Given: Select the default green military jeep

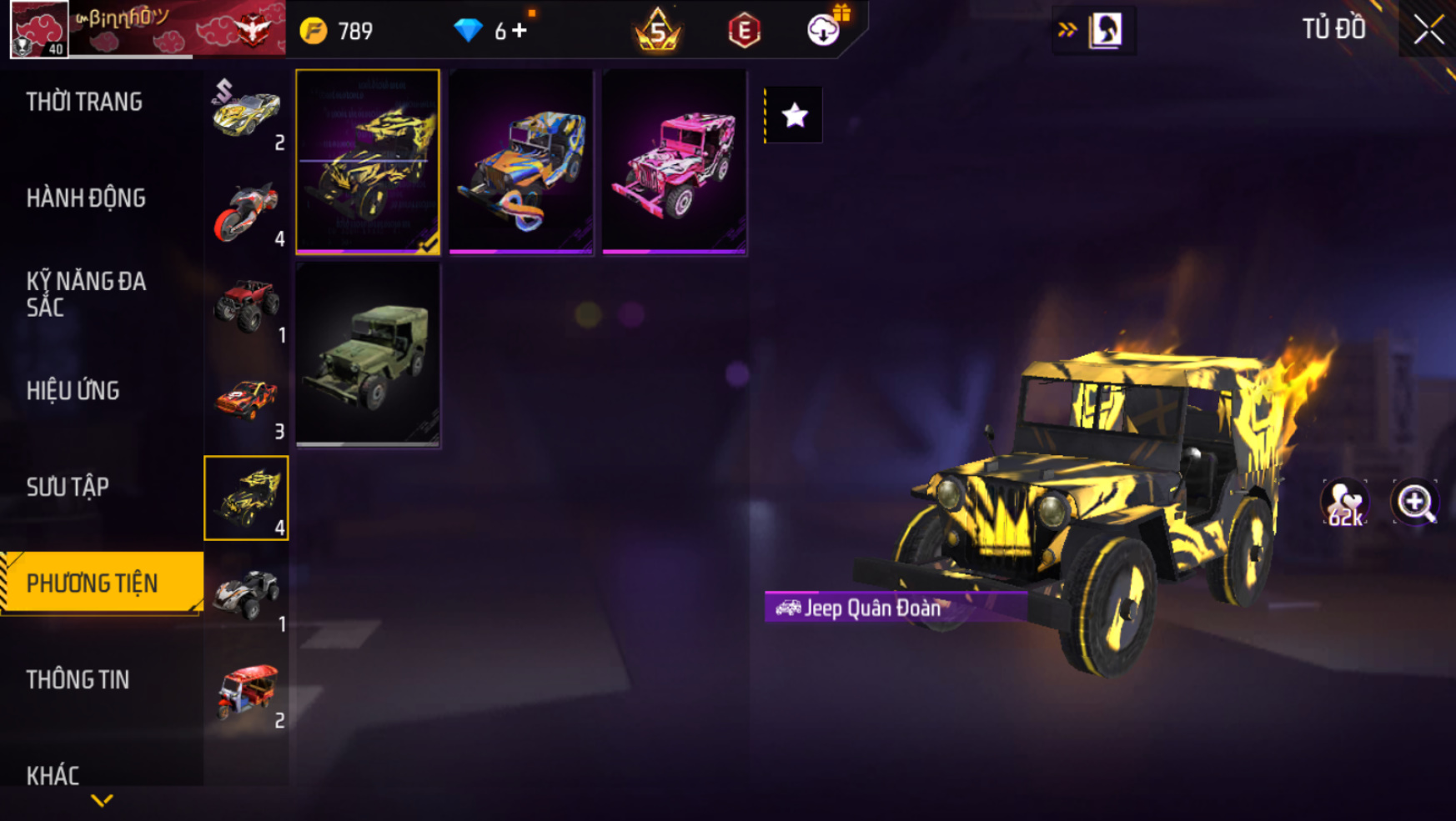Looking at the screenshot, I should pyautogui.click(x=368, y=355).
